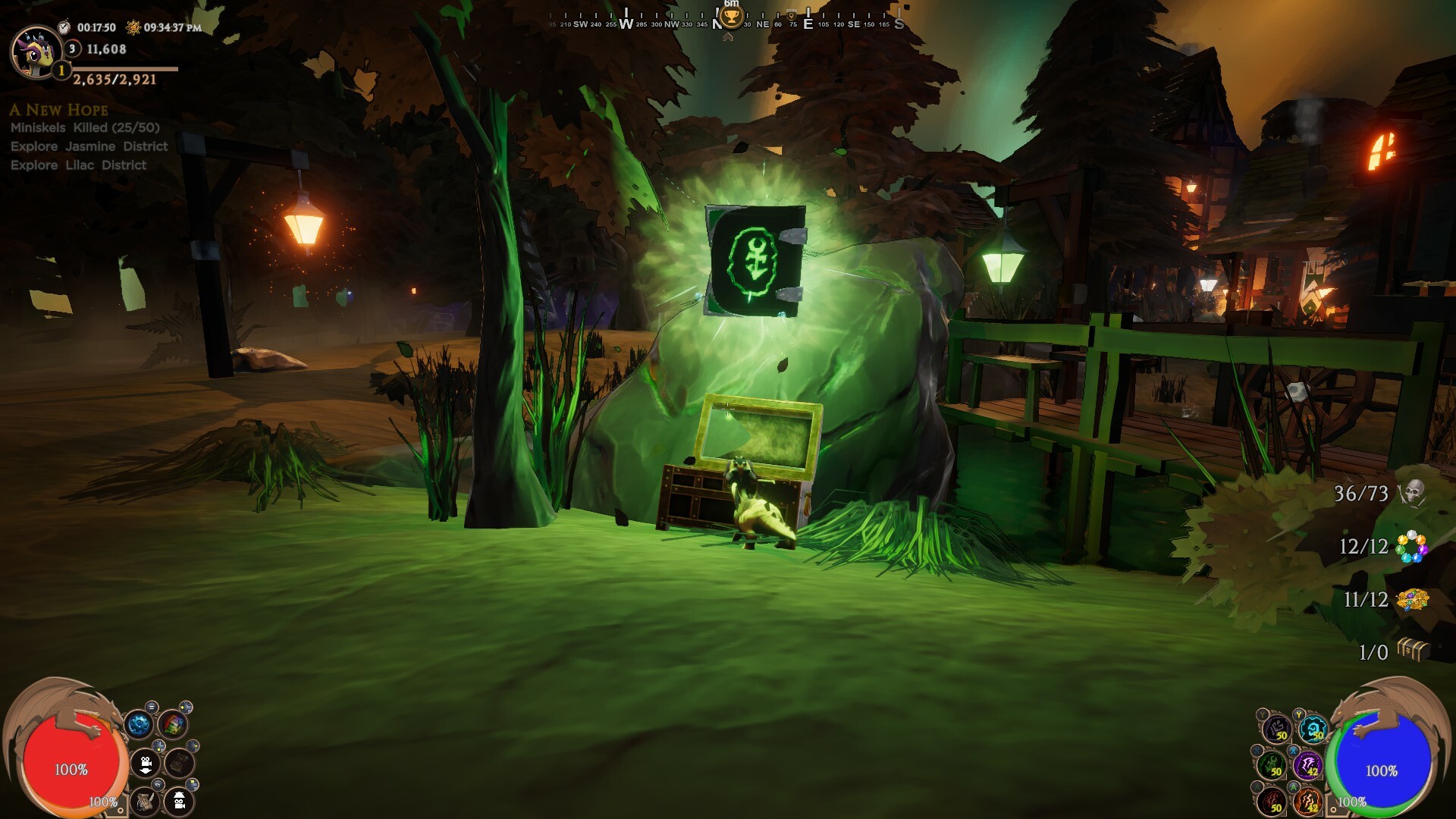Open the quill-and-scroll quest journal icon

pos(145,801)
